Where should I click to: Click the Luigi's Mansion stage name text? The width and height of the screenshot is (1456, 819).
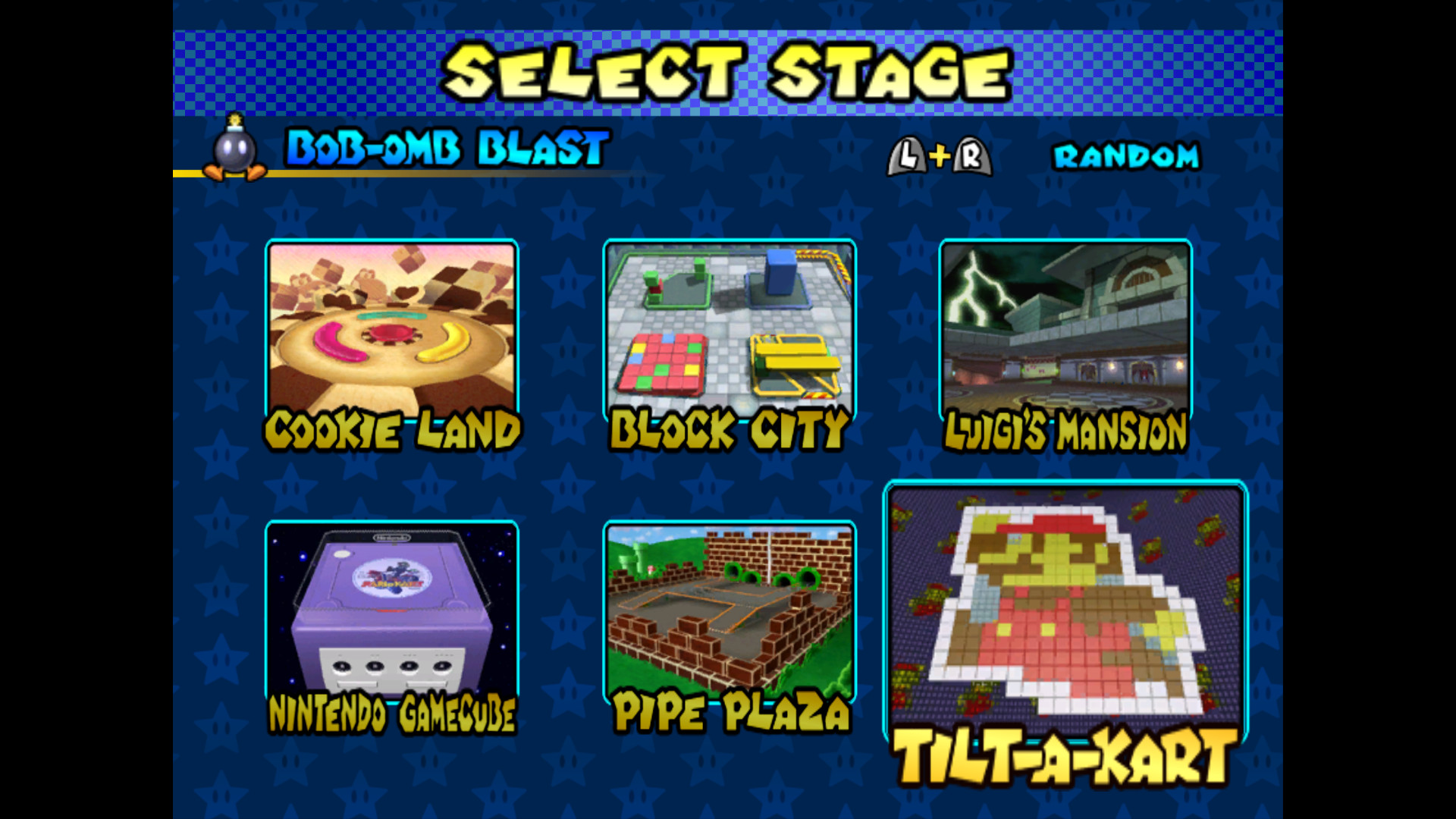click(1065, 431)
